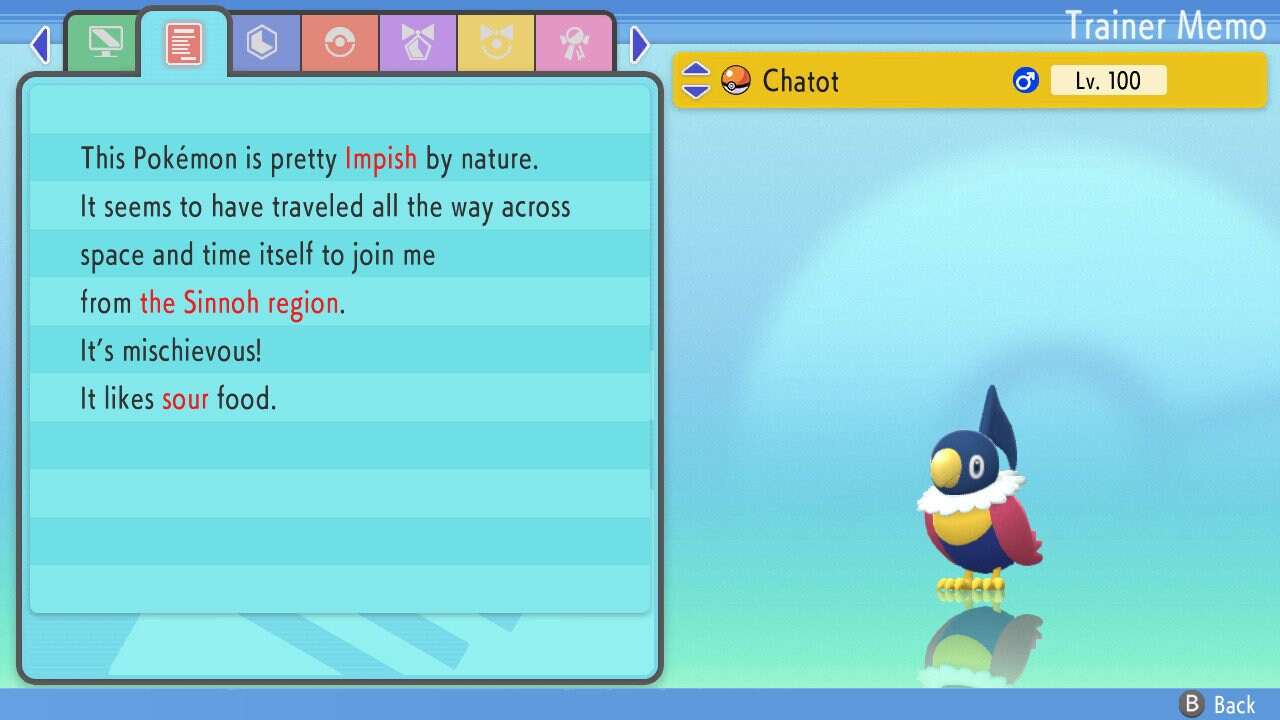Switch to the purple bow pentagon tab
This screenshot has height=720, width=1280.
point(418,43)
